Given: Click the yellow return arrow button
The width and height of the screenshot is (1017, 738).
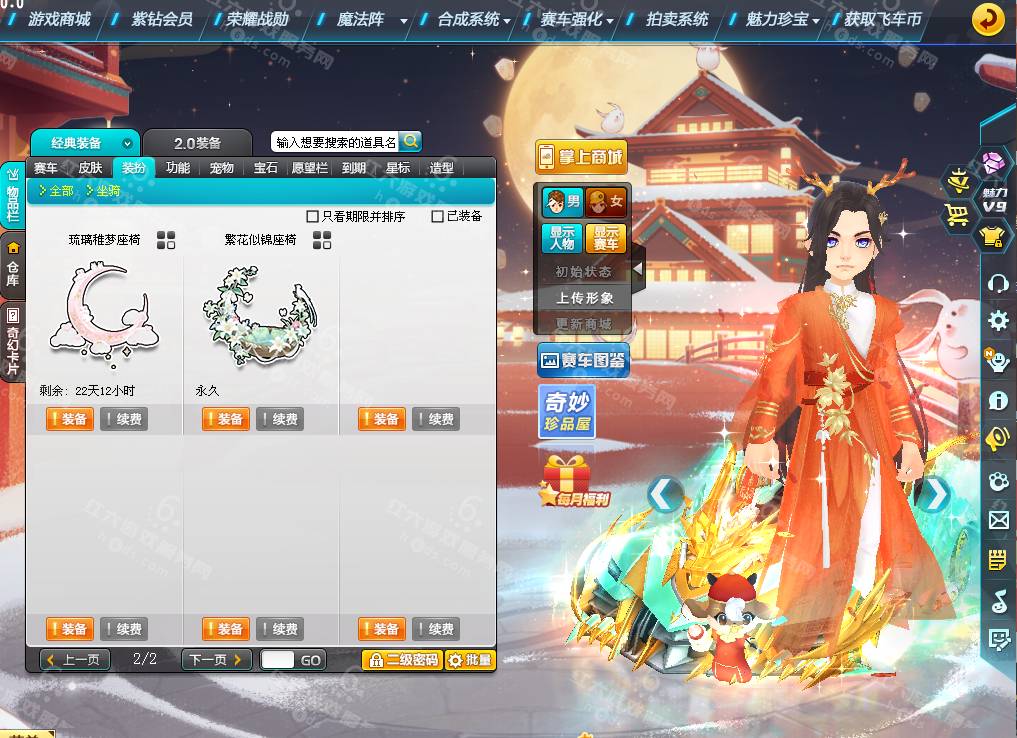Looking at the screenshot, I should click(x=988, y=19).
